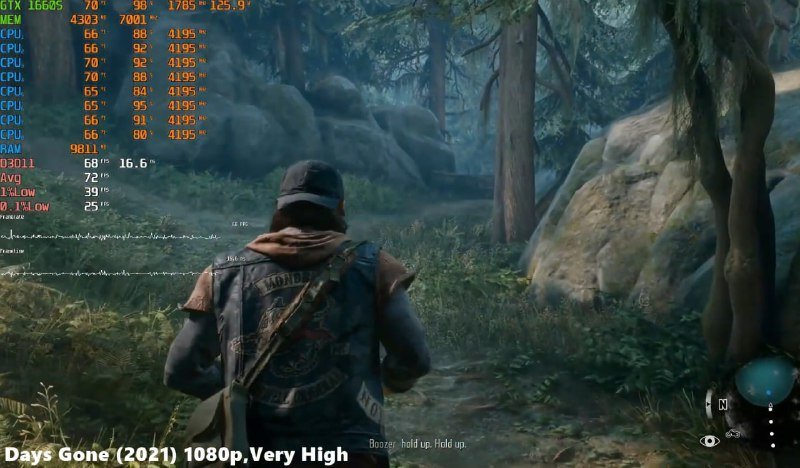Click the north compass N marker
800x468 pixels.
click(x=721, y=406)
